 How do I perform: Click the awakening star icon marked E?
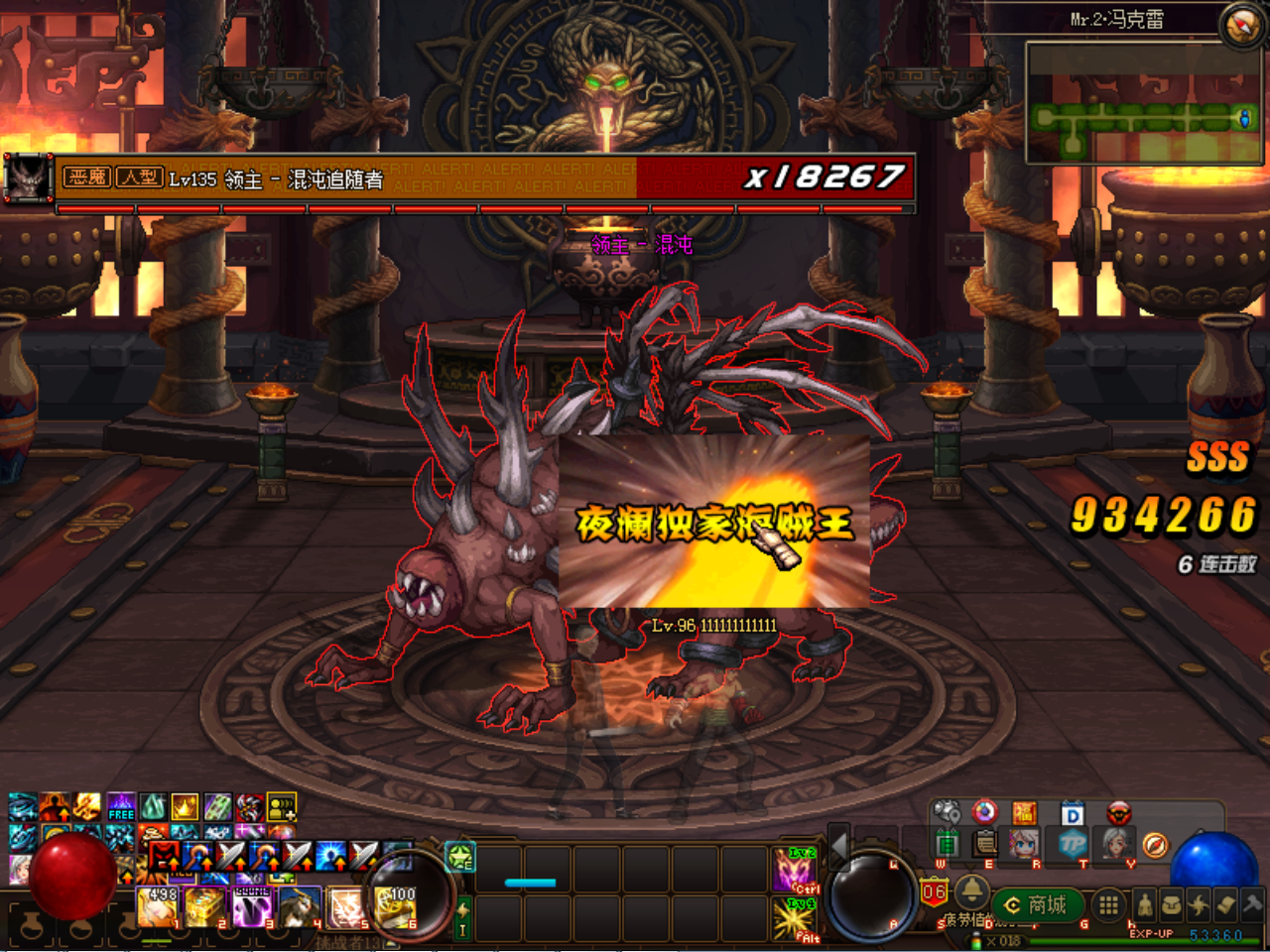[x=459, y=858]
